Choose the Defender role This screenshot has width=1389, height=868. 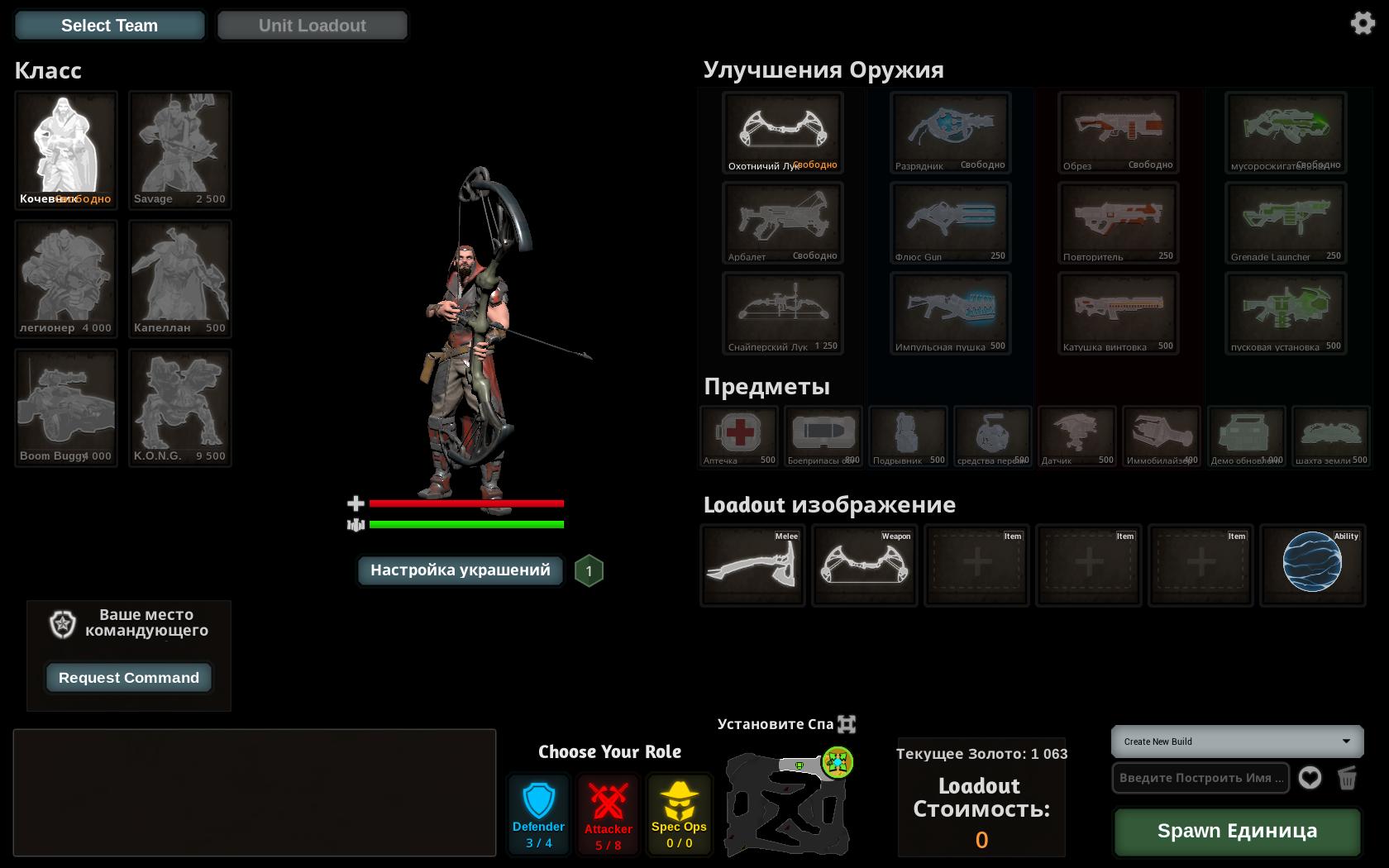tap(538, 814)
